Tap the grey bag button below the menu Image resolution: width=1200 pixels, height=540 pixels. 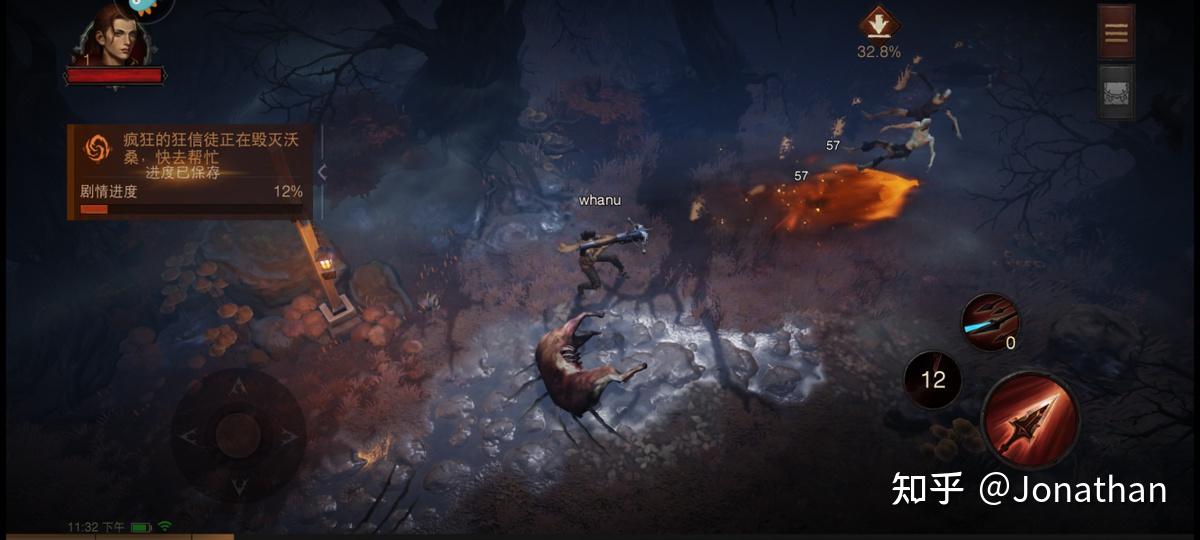[x=1116, y=92]
